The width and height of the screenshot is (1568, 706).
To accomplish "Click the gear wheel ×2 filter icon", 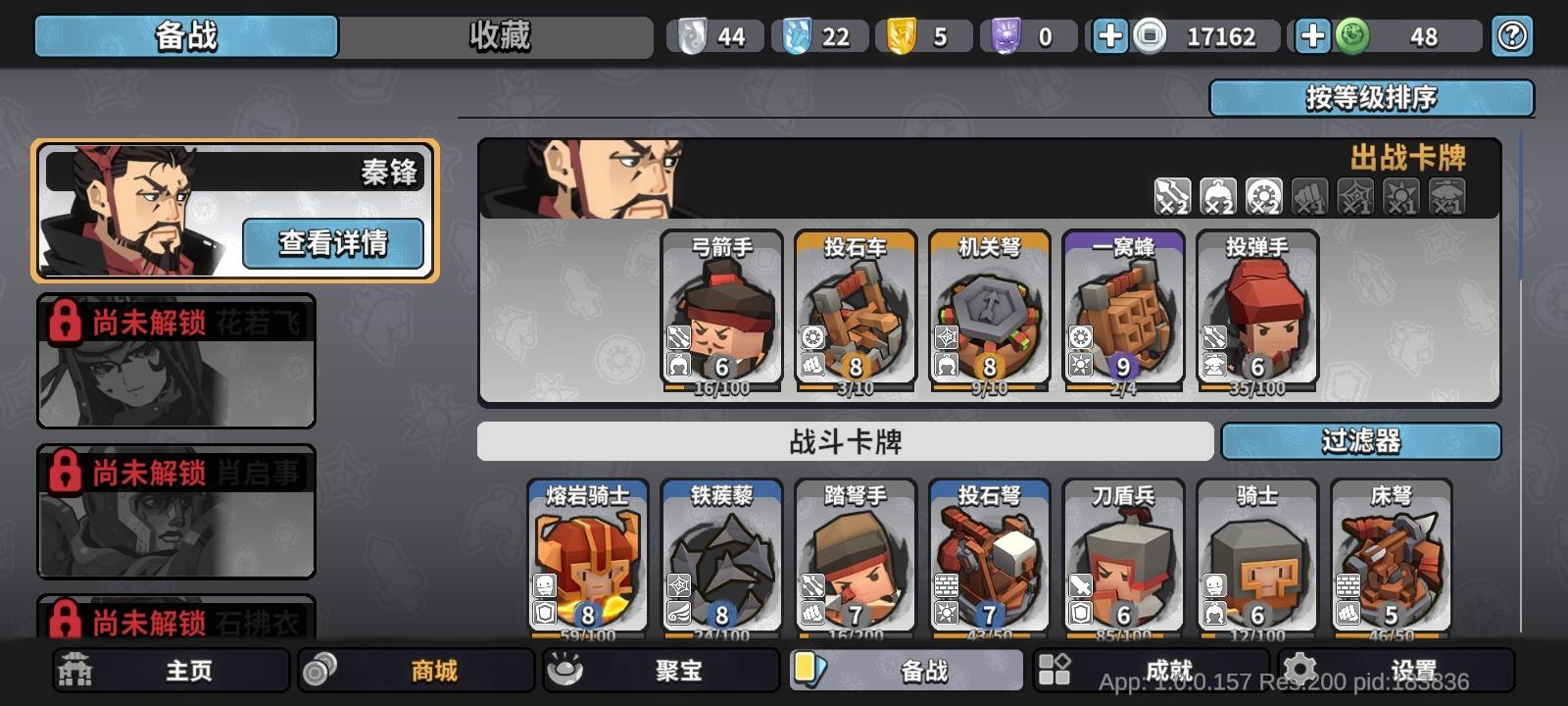I will click(1262, 197).
